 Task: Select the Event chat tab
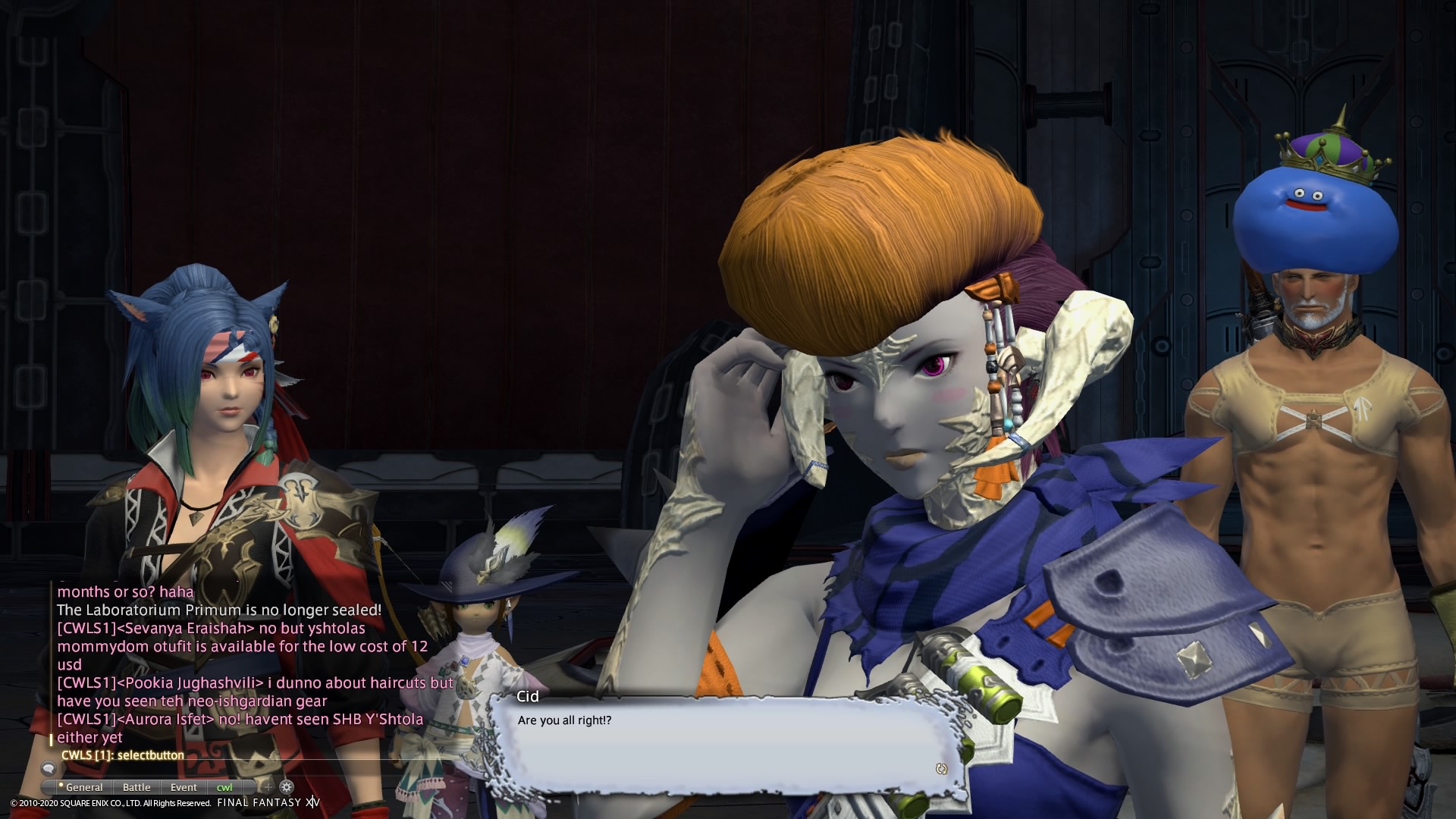click(184, 787)
